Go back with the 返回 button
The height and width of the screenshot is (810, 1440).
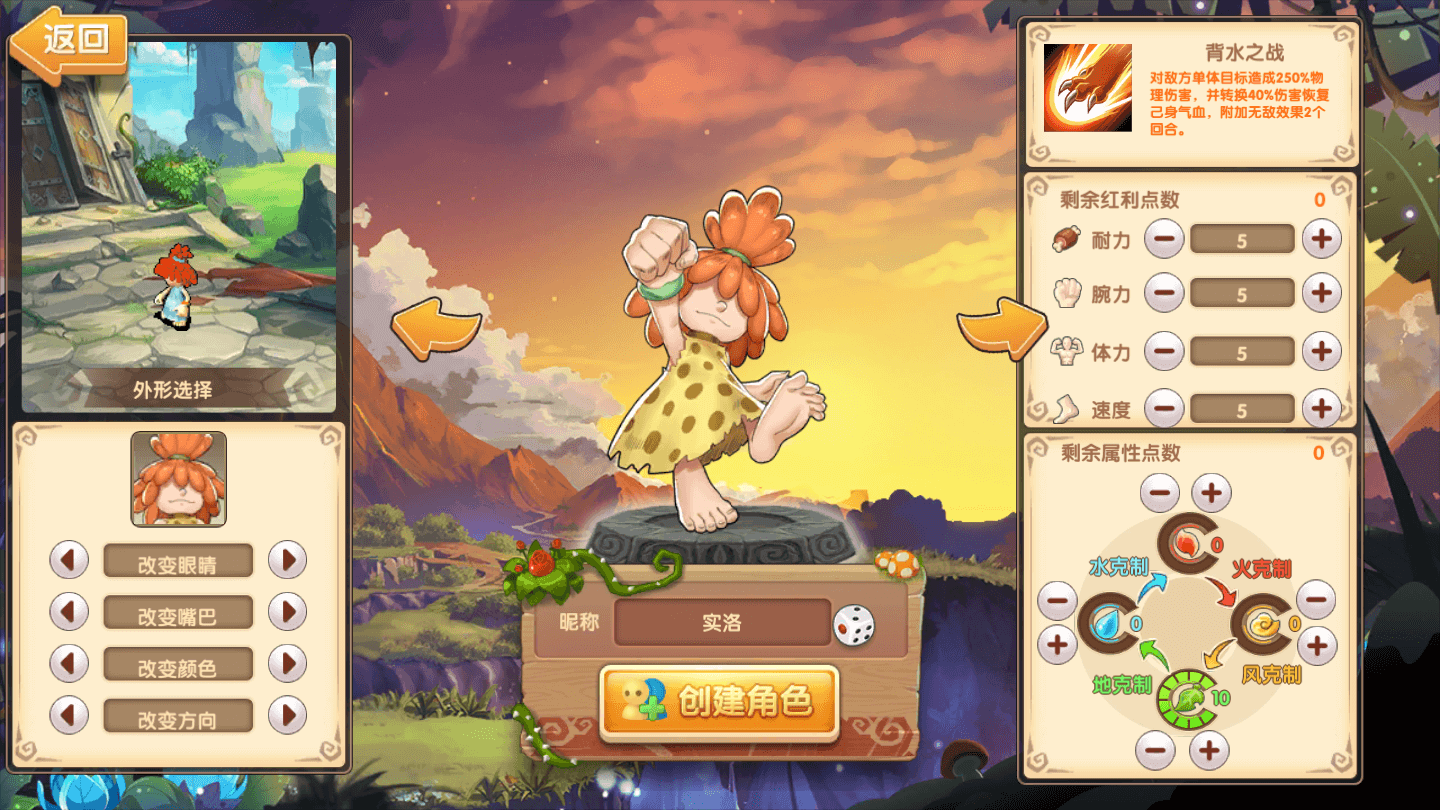[70, 42]
